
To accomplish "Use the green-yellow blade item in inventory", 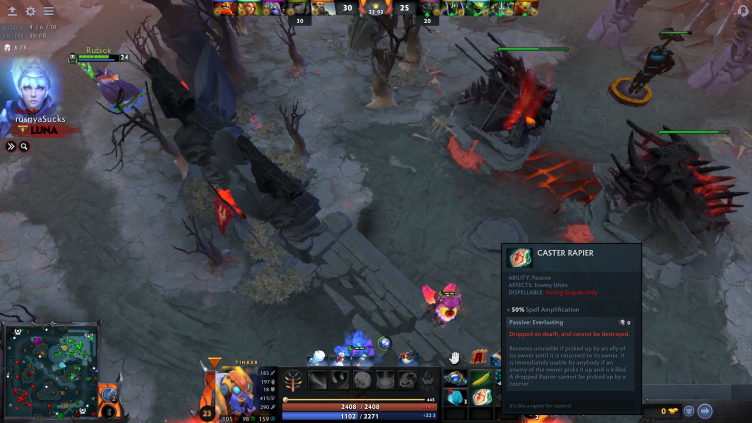I will tap(482, 378).
